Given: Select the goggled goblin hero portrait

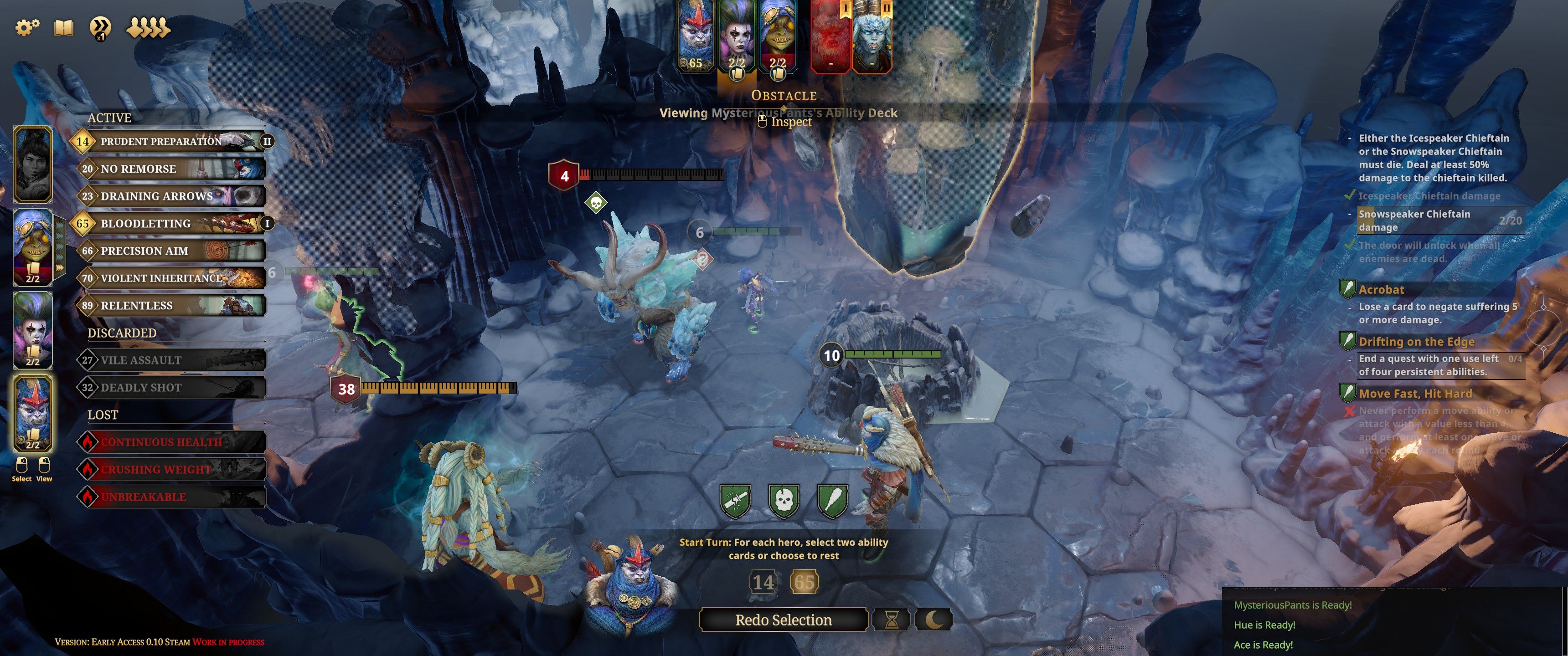Looking at the screenshot, I should tap(33, 246).
